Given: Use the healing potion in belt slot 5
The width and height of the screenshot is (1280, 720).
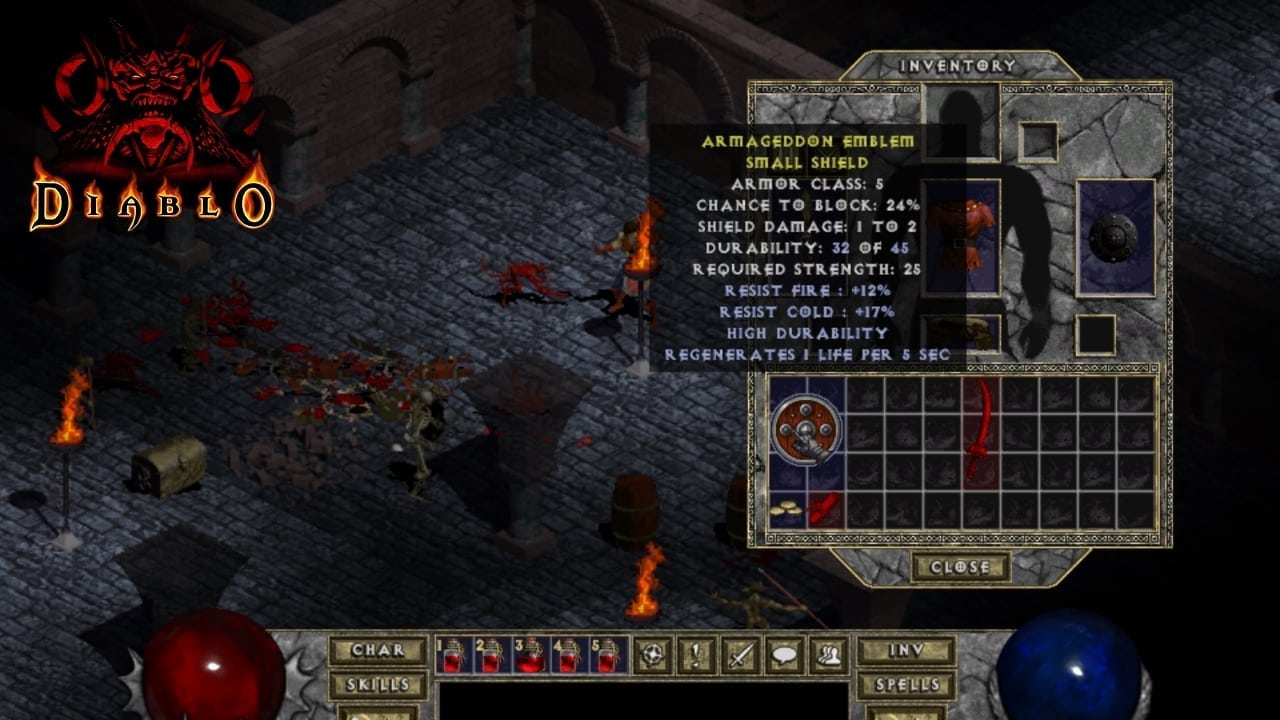Looking at the screenshot, I should pos(608,655).
